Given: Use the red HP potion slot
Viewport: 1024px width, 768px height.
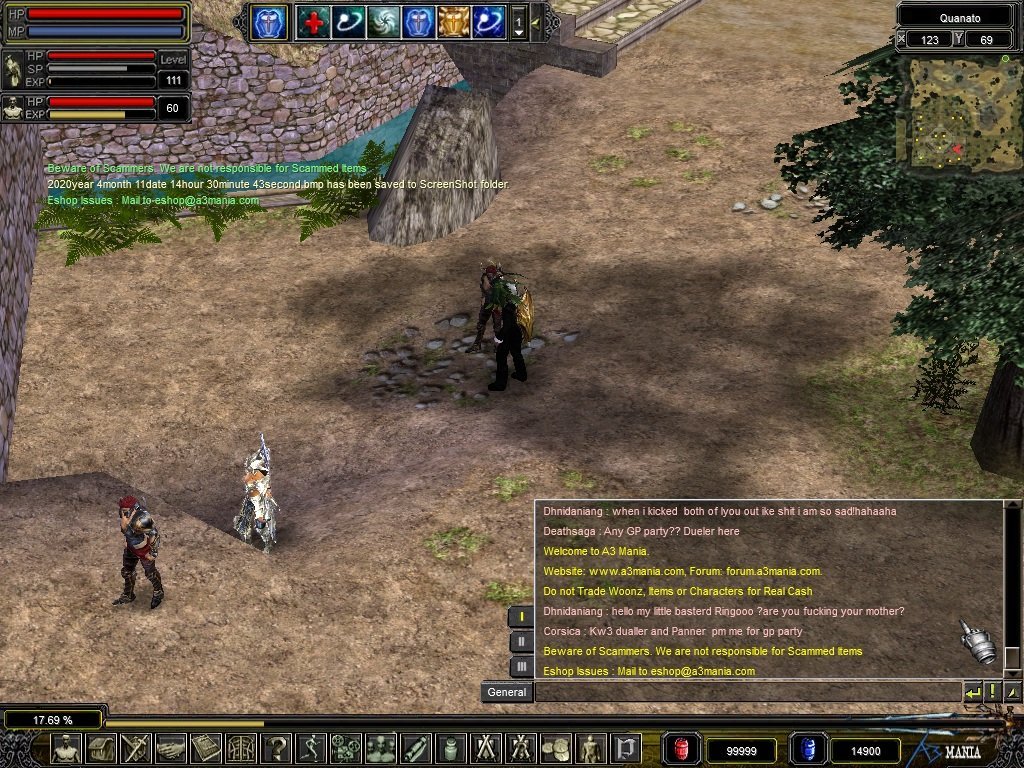Looking at the screenshot, I should [x=682, y=749].
